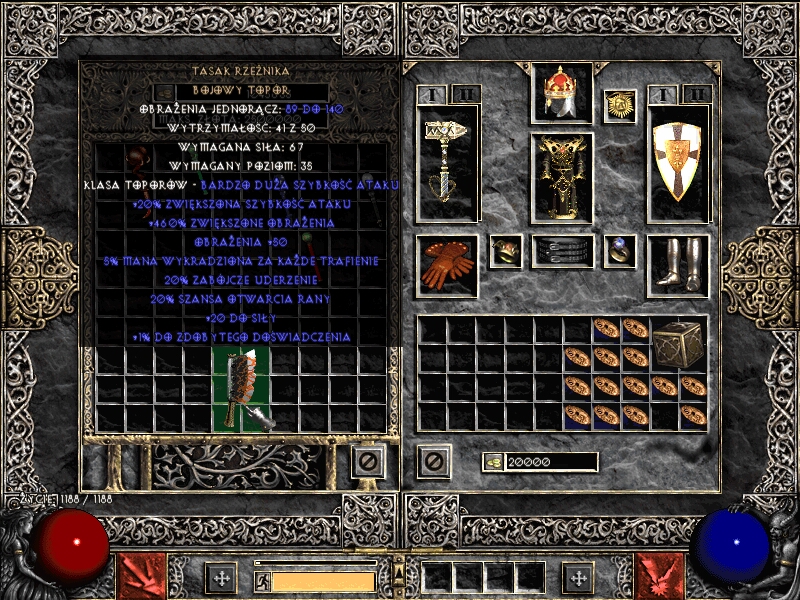The width and height of the screenshot is (800, 600).
Task: Switch to weapon set II above the hammer
Action: pos(467,94)
